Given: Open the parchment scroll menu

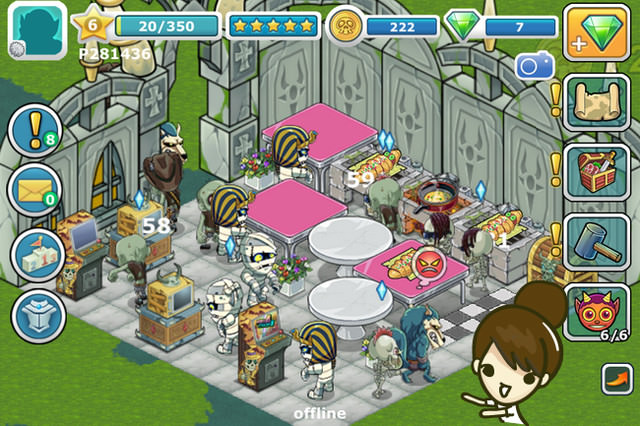Looking at the screenshot, I should click(x=597, y=103).
